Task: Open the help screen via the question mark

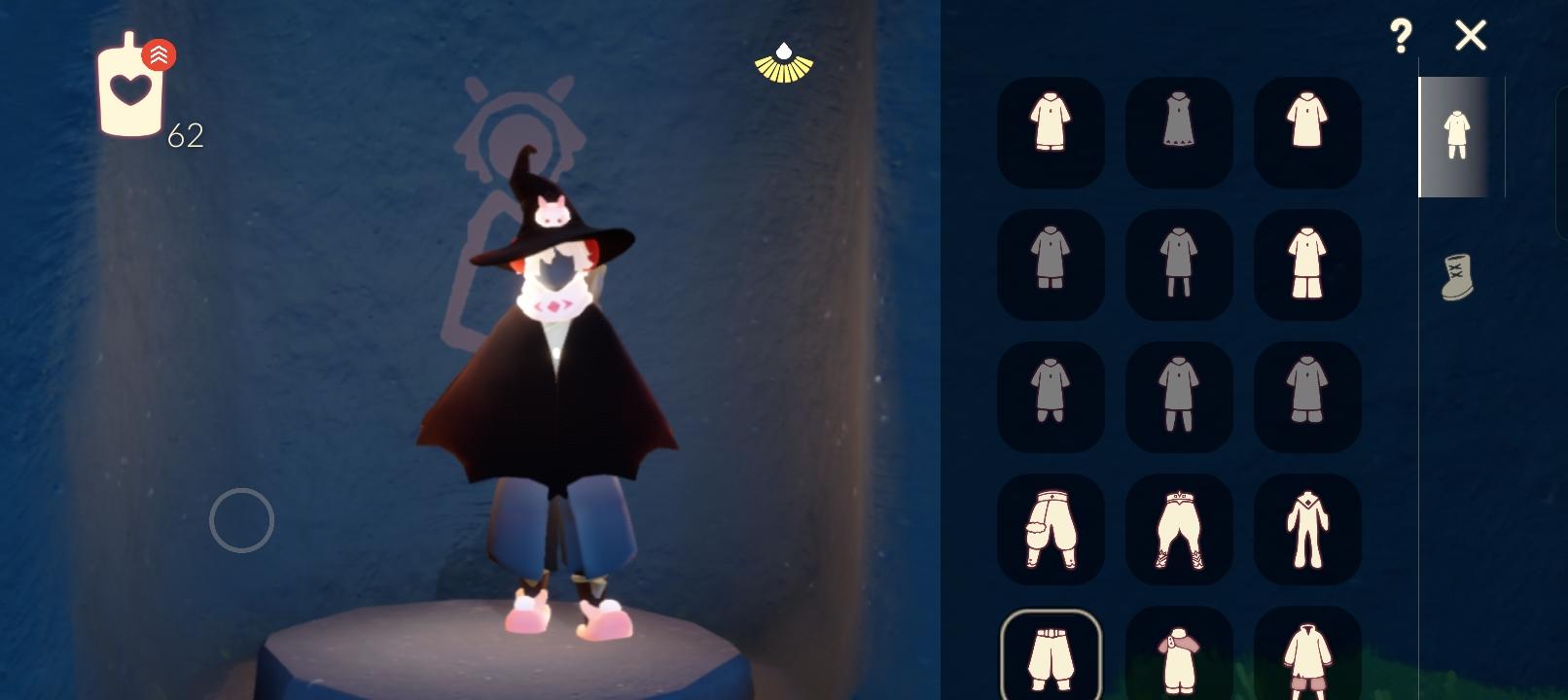Action: [x=1400, y=37]
